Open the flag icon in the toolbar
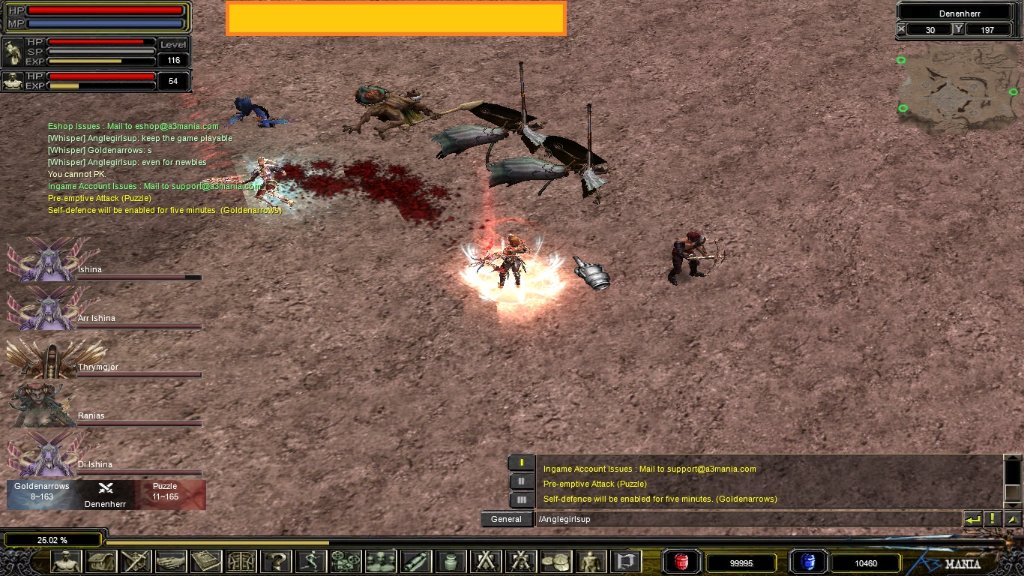1024x576 pixels. coord(625,561)
